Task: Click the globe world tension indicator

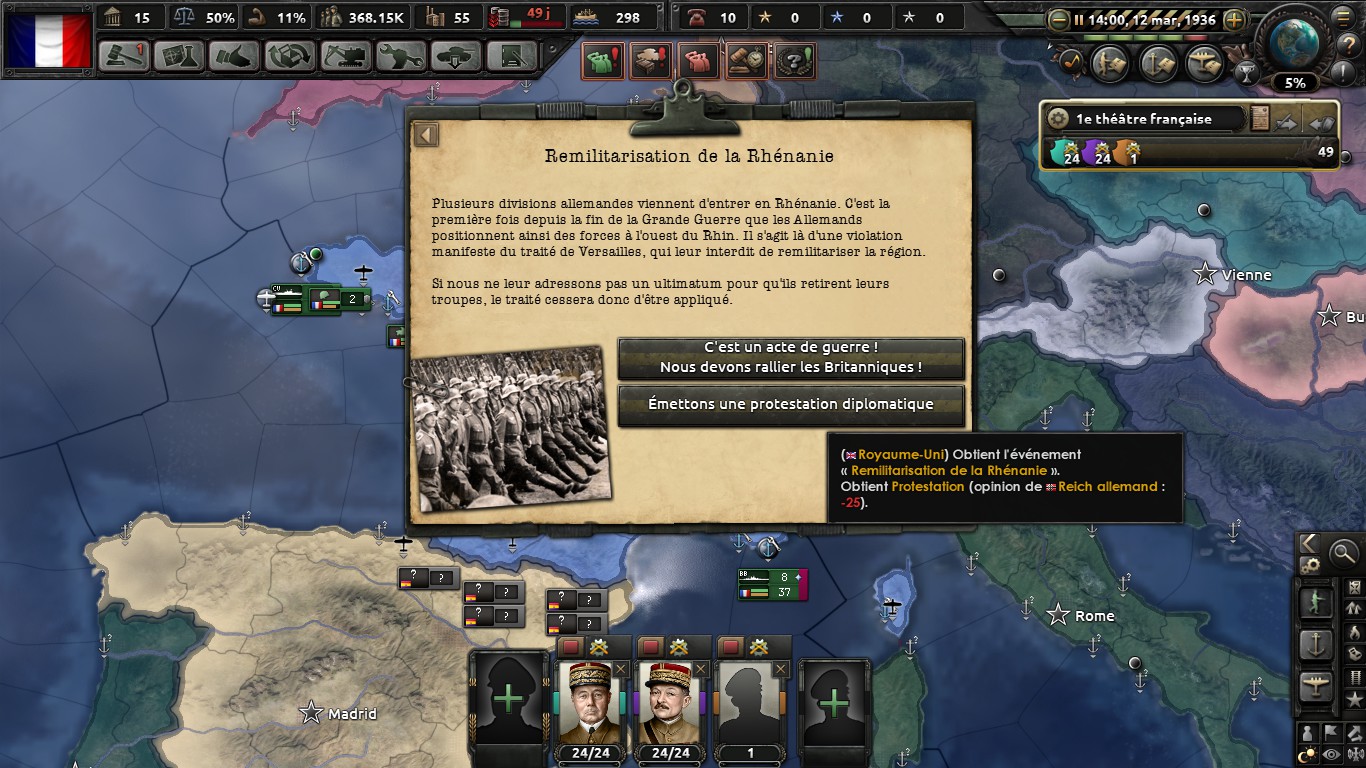Action: click(x=1296, y=43)
